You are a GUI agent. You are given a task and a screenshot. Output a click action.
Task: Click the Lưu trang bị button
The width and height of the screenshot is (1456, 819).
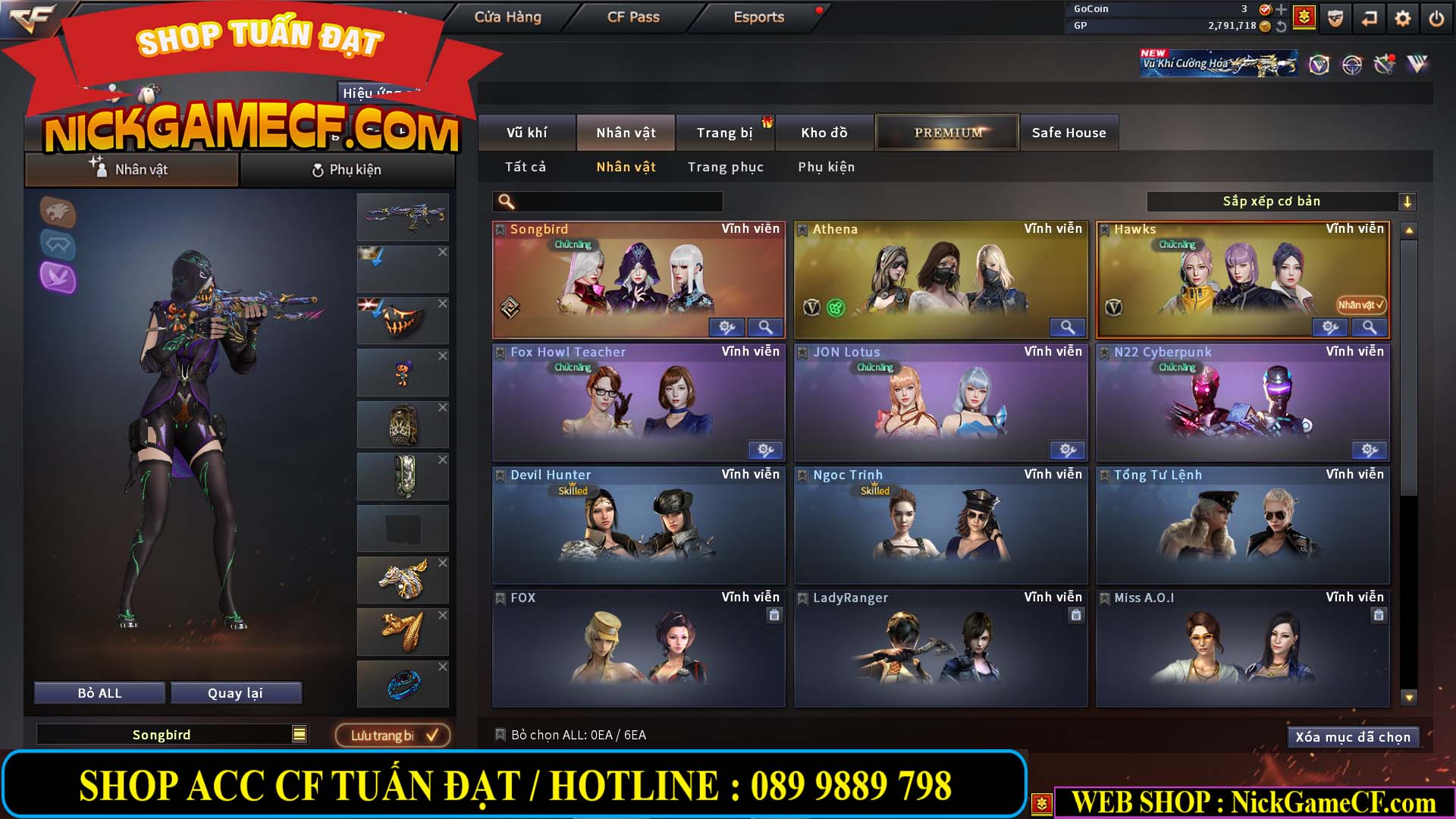coord(393,734)
